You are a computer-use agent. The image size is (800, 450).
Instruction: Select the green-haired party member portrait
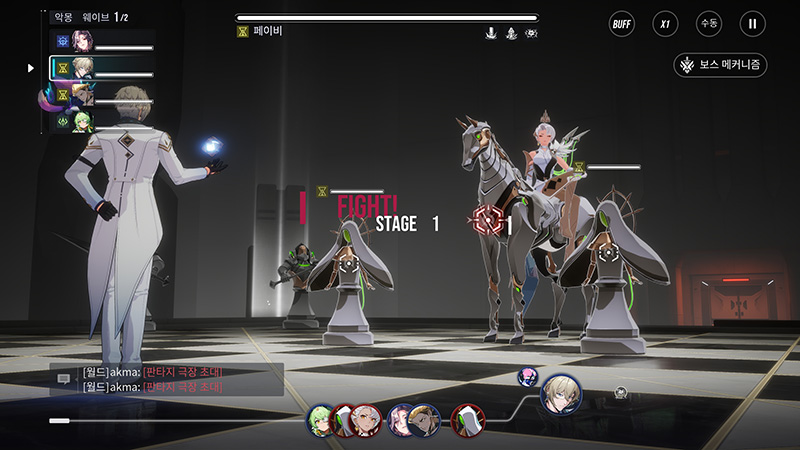pyautogui.click(x=82, y=122)
